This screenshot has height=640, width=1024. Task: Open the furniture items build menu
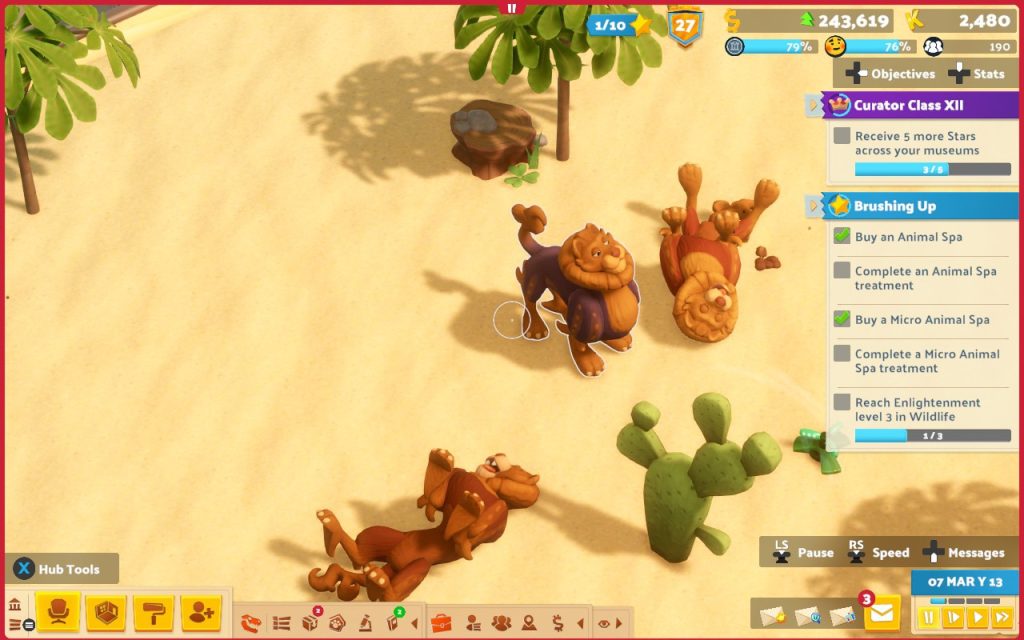58,612
